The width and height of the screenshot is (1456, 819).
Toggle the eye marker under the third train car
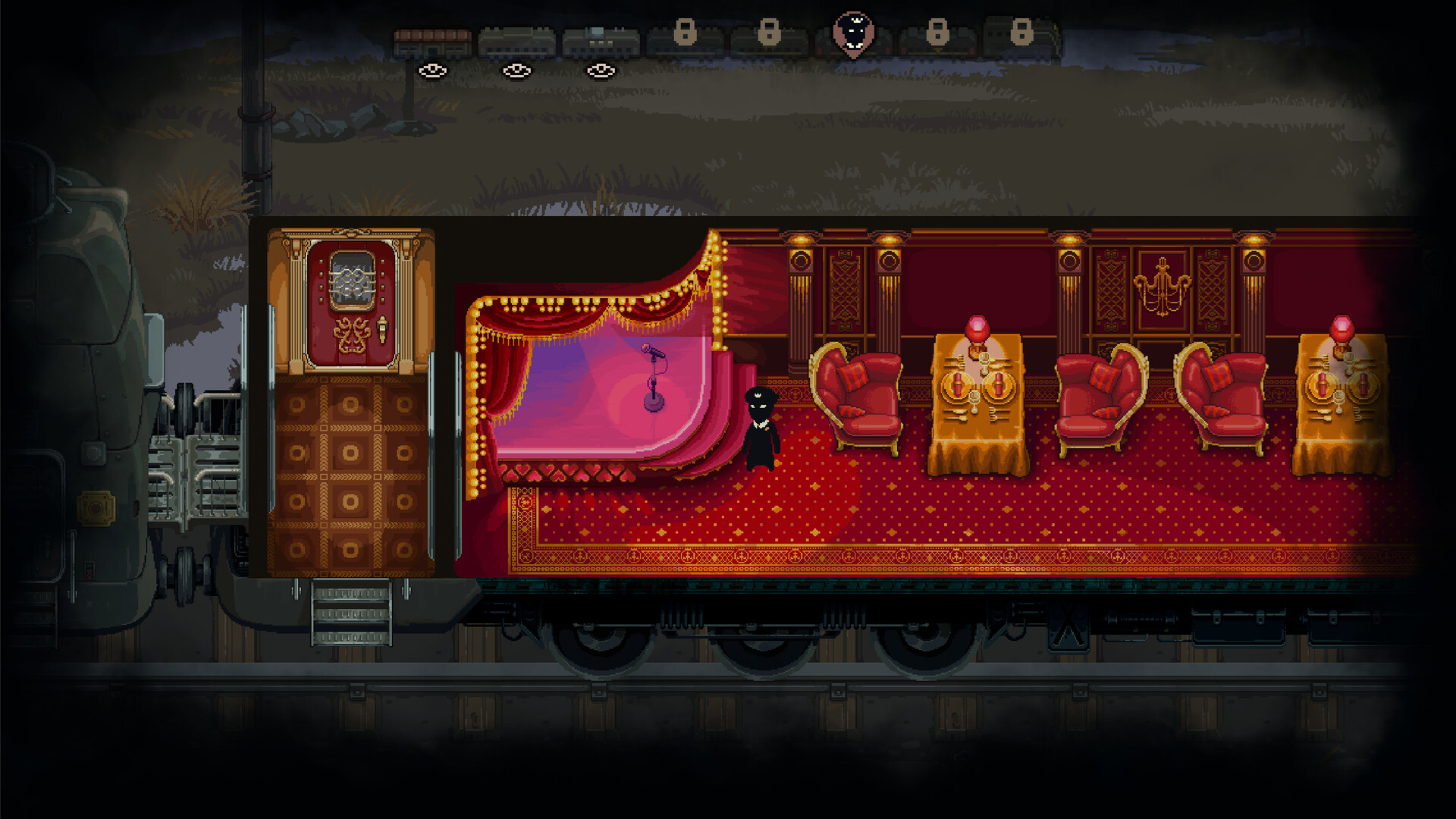601,70
